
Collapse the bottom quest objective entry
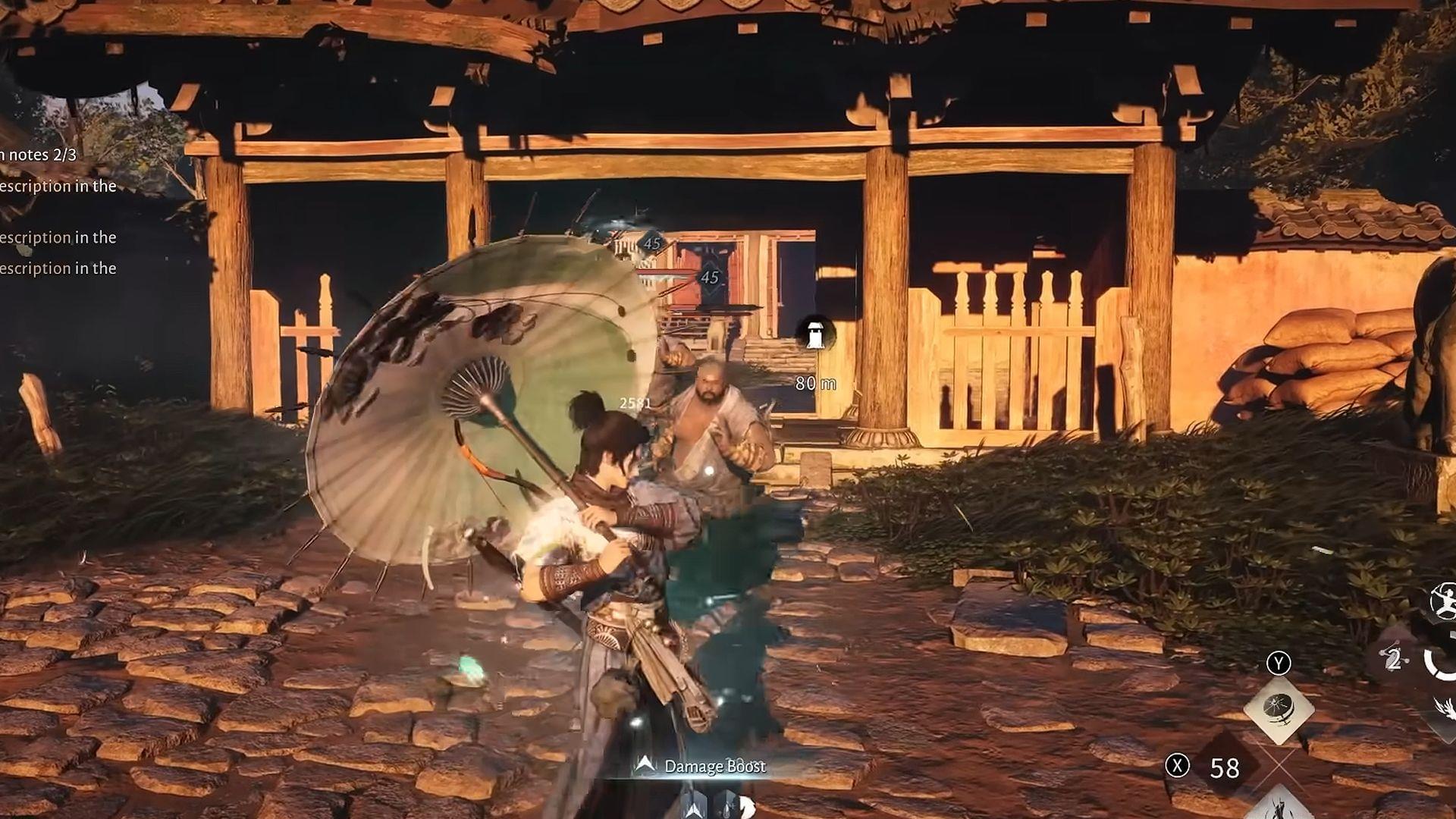point(59,268)
